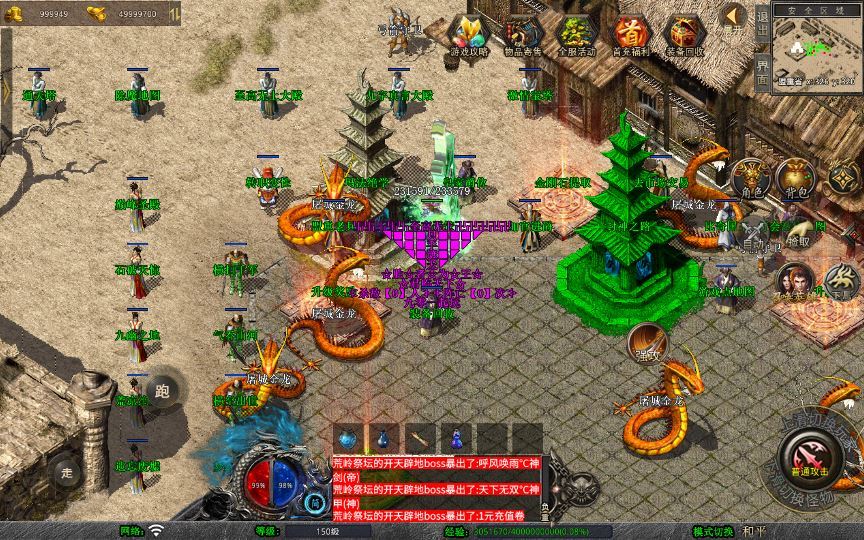Open the 角色 character sheet
The width and height of the screenshot is (864, 540).
pos(750,178)
